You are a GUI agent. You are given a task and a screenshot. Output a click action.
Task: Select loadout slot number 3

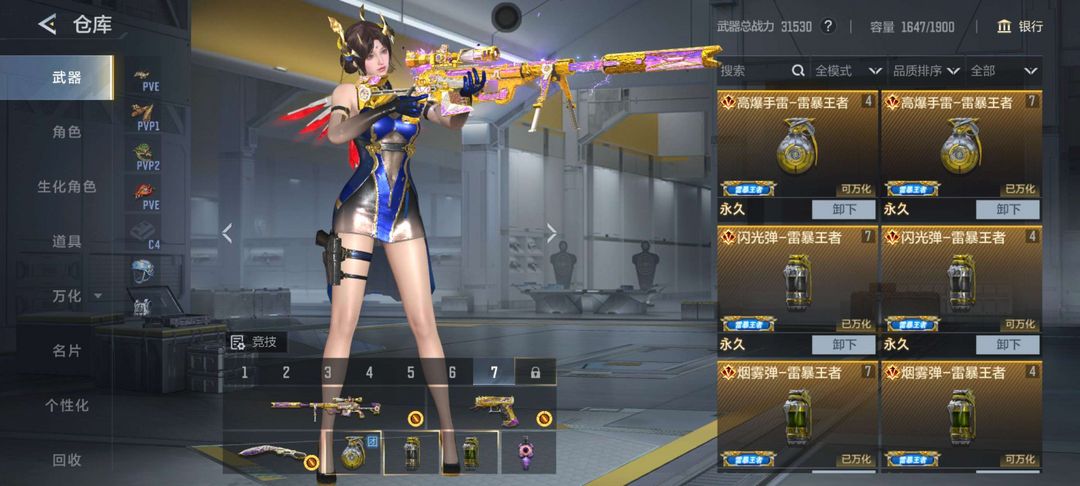pos(327,373)
